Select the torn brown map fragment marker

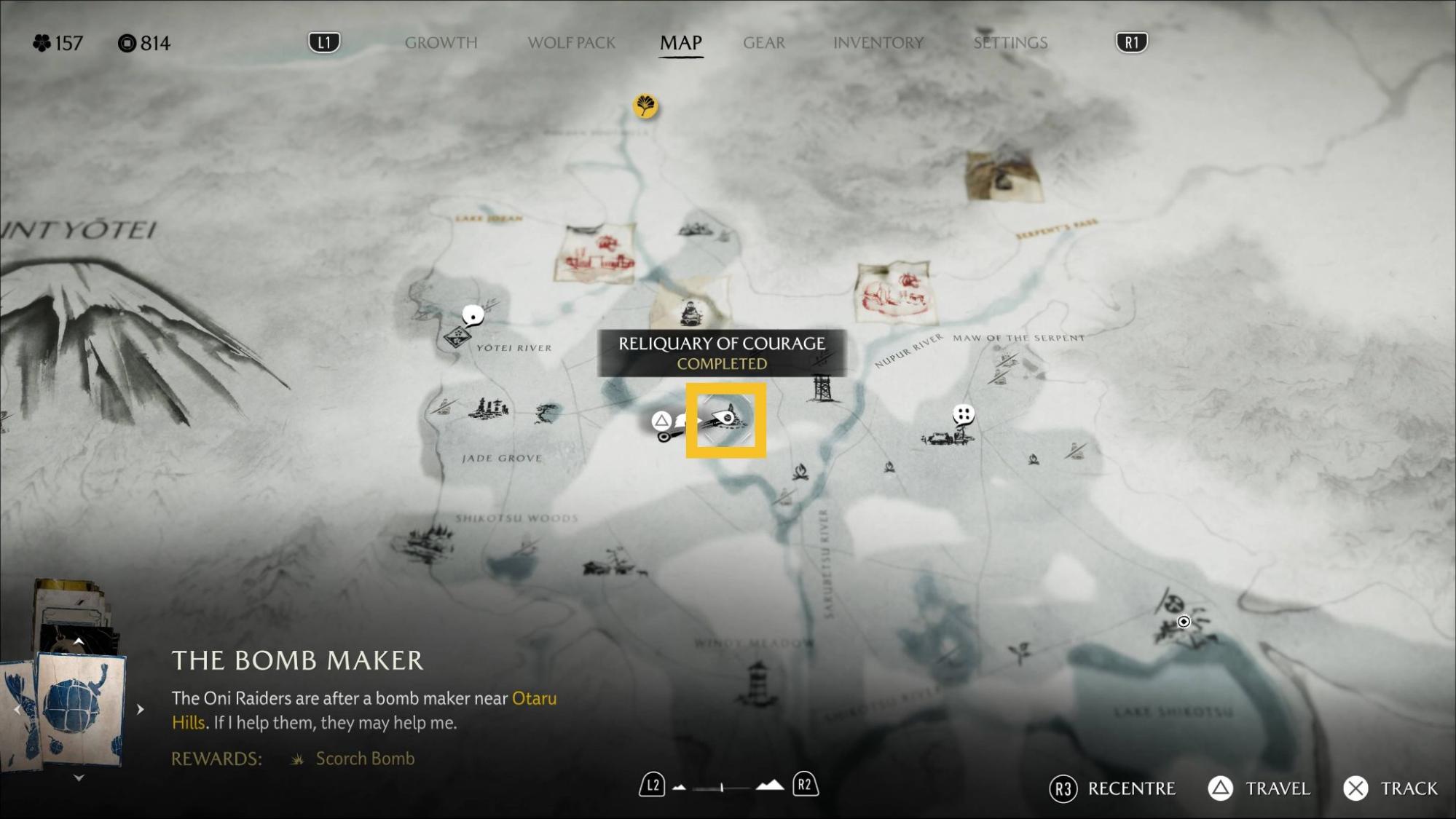(1003, 176)
